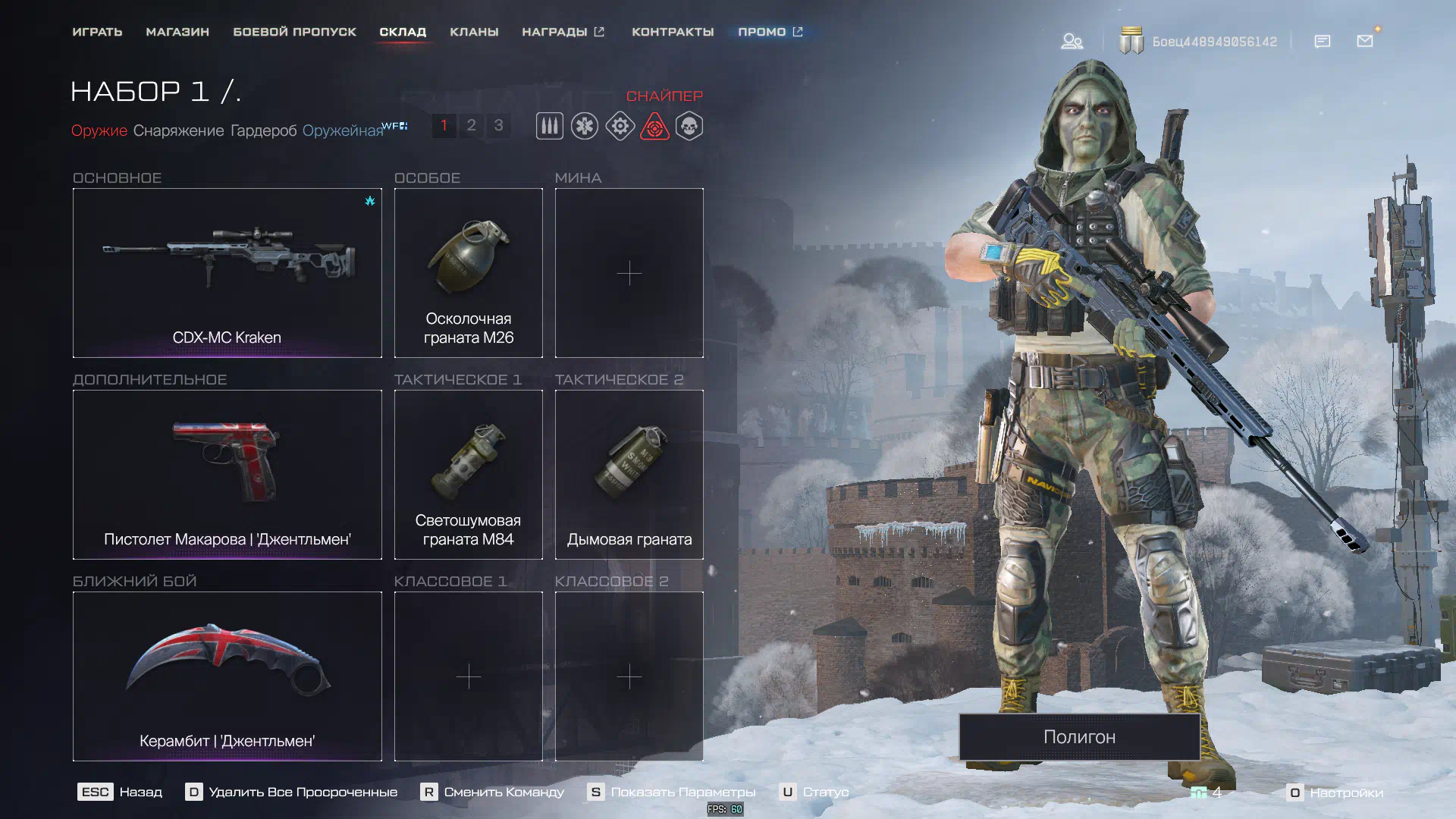Open the Награды external link
The height and width of the screenshot is (819, 1456).
coord(563,32)
